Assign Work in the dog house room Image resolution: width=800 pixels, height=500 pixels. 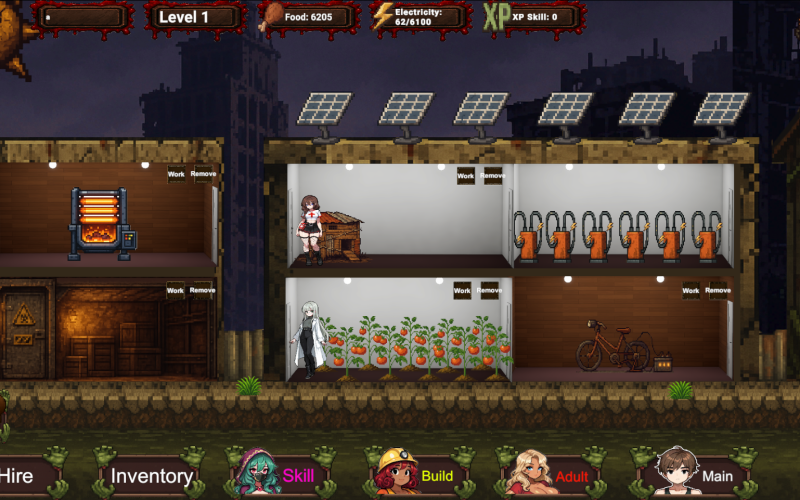point(465,176)
